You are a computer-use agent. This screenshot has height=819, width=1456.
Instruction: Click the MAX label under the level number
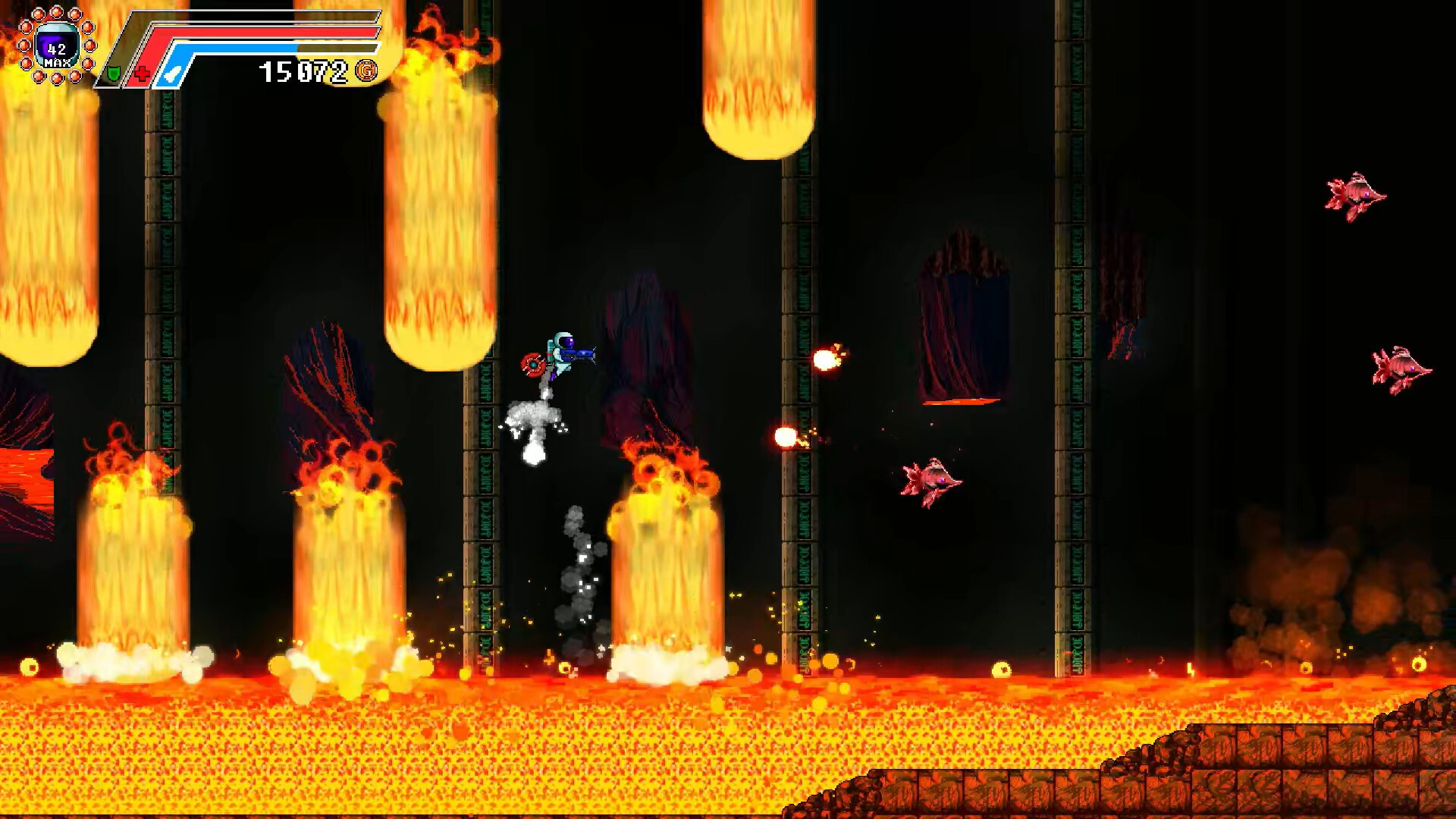[x=58, y=64]
